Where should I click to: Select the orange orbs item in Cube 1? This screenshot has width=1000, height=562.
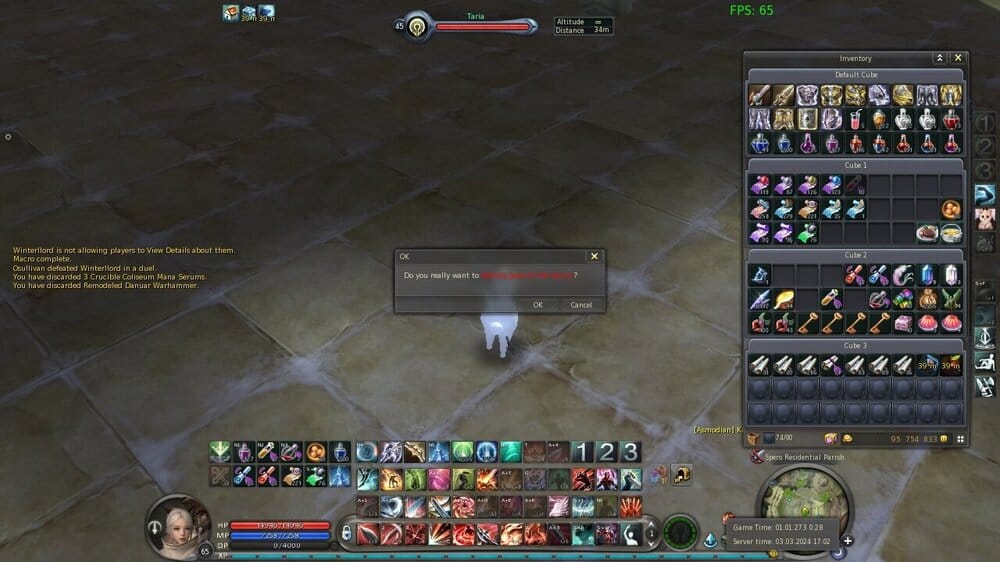(x=951, y=210)
